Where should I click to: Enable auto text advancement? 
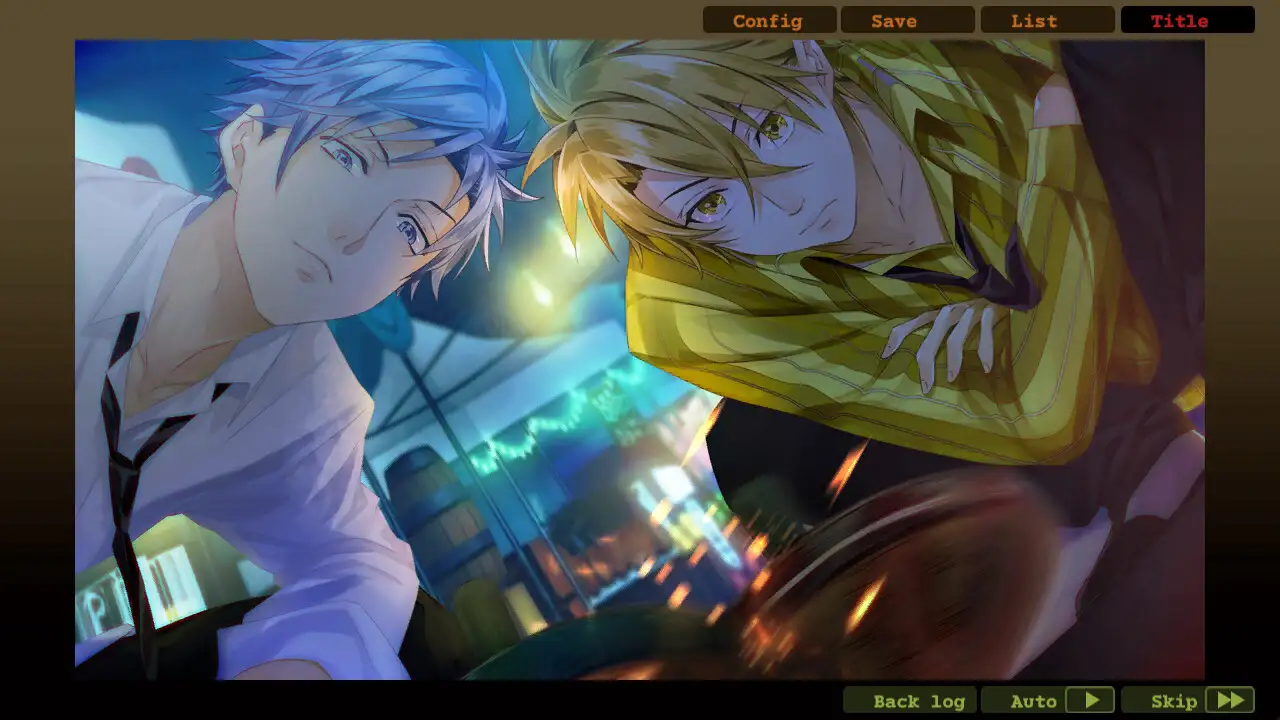[1034, 700]
